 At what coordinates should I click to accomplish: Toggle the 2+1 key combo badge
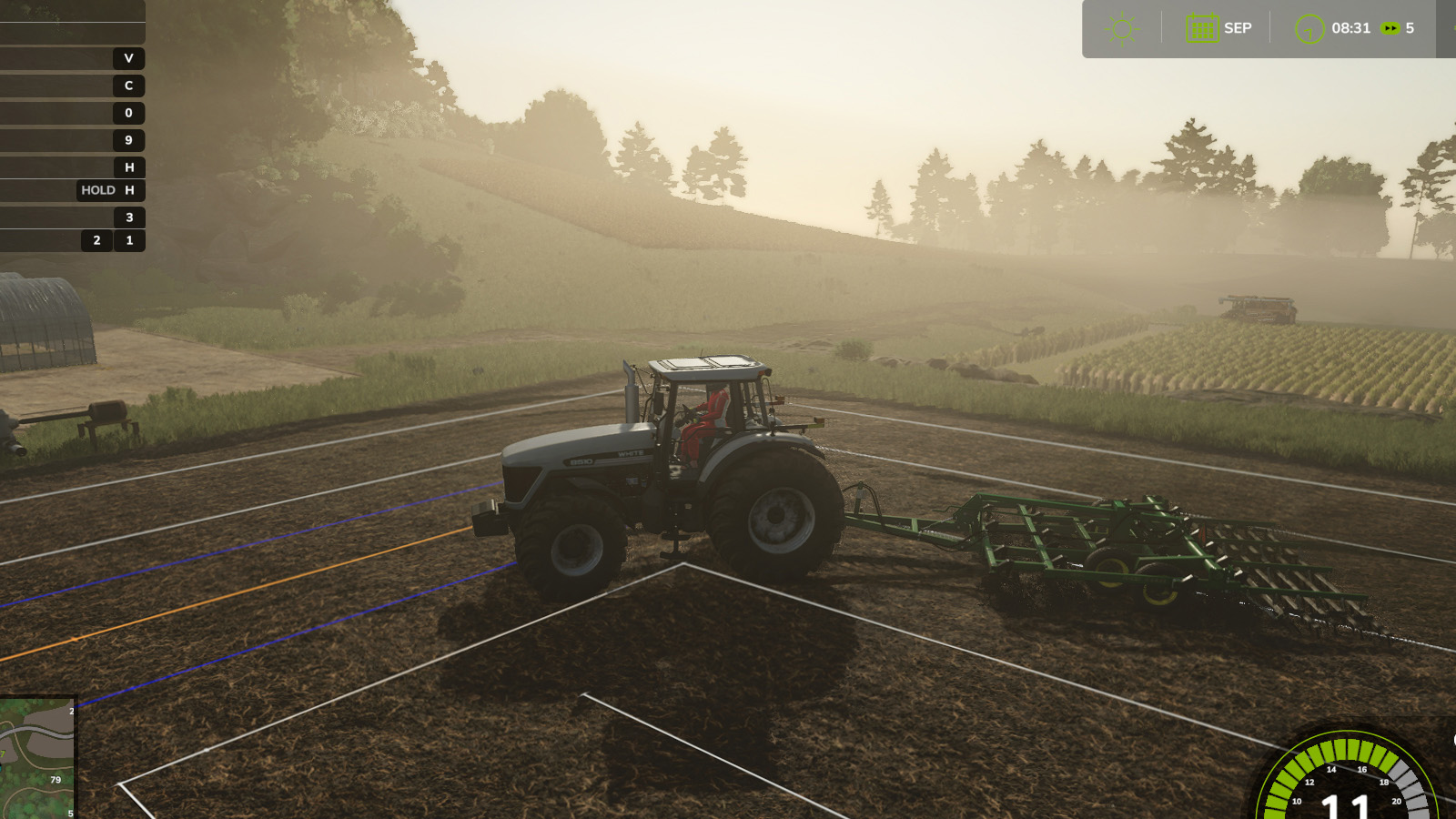click(x=111, y=240)
